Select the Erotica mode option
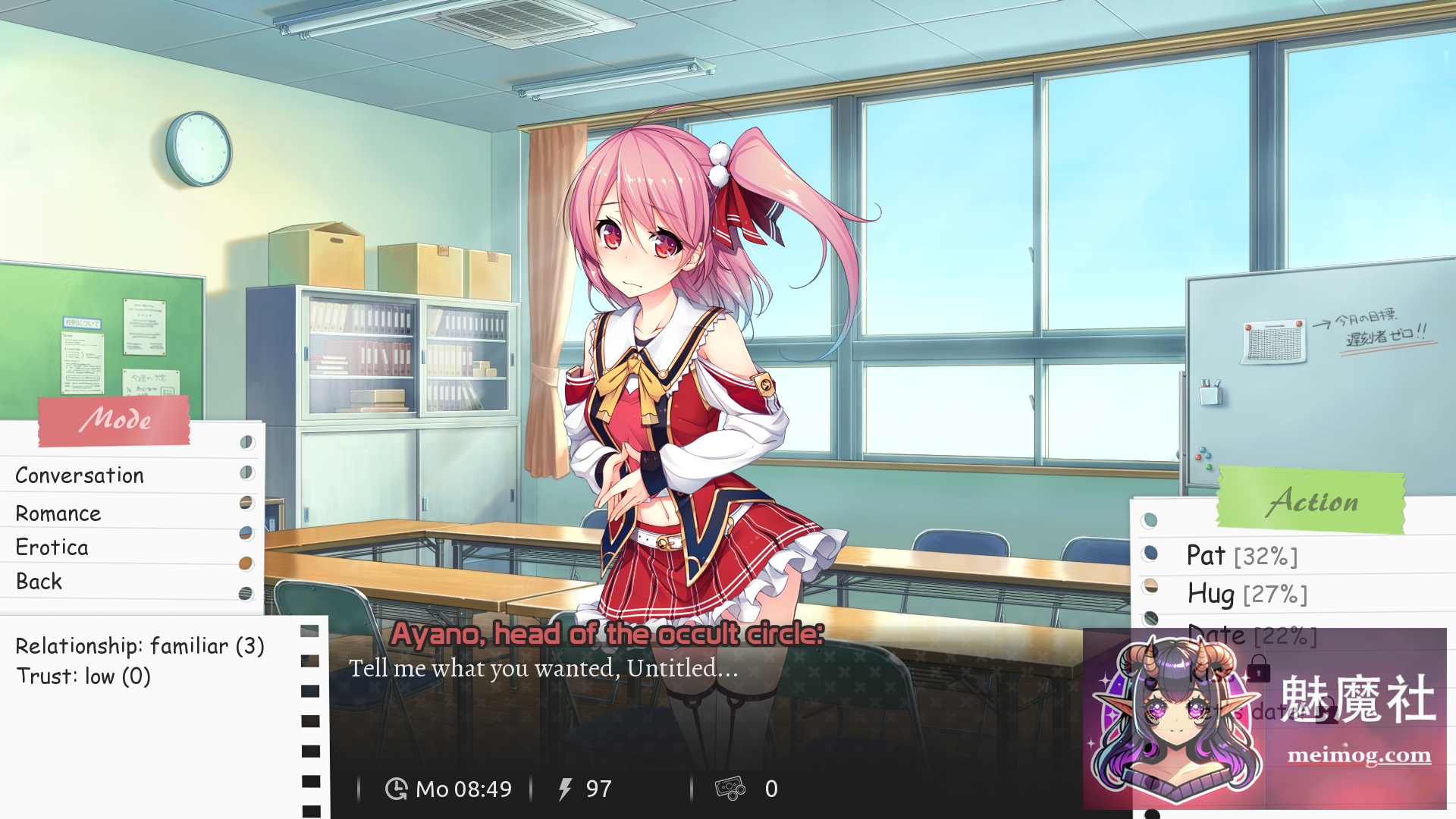Viewport: 1456px width, 819px height. click(x=52, y=547)
